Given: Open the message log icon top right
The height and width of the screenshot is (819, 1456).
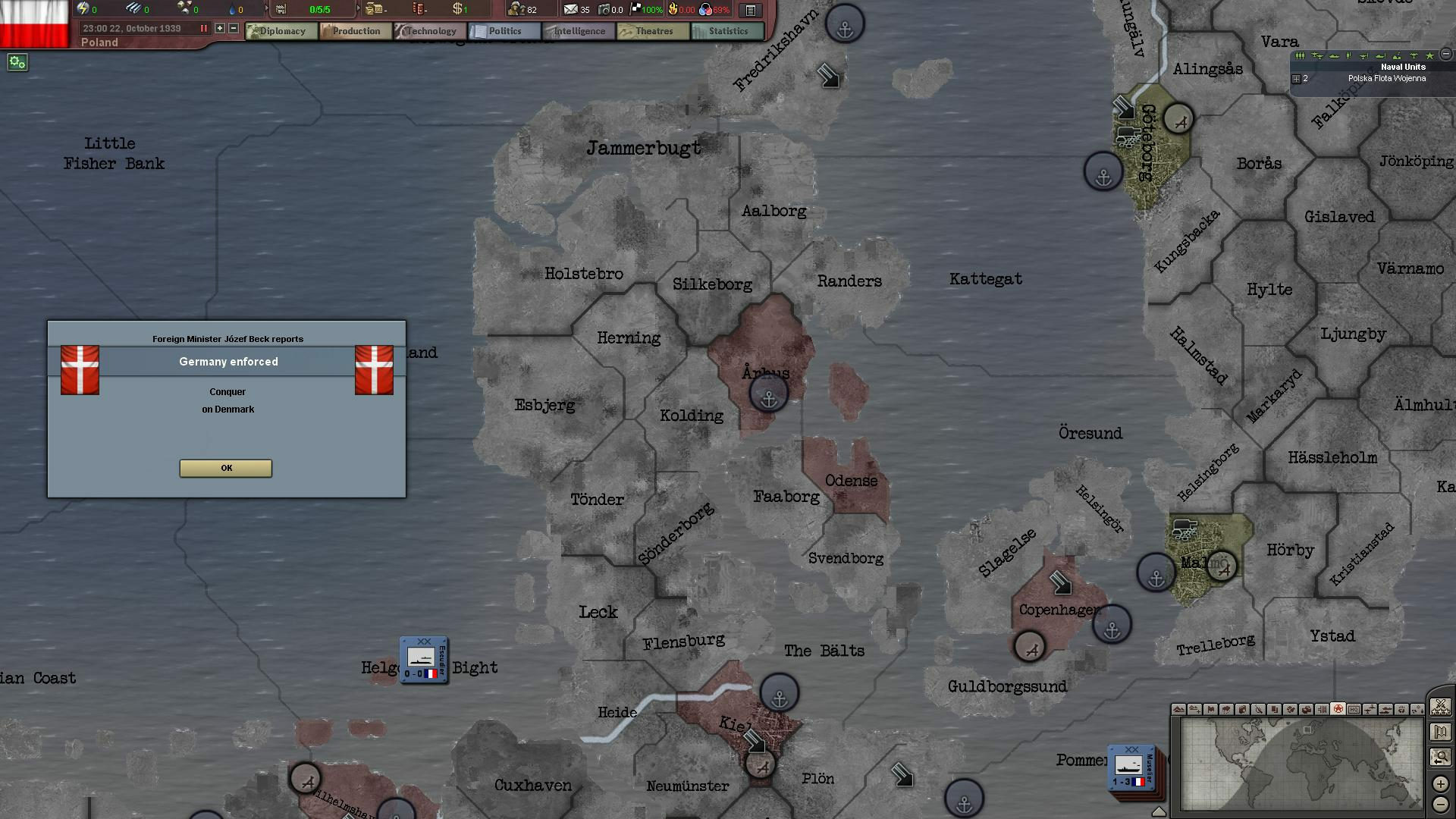Looking at the screenshot, I should 750,10.
